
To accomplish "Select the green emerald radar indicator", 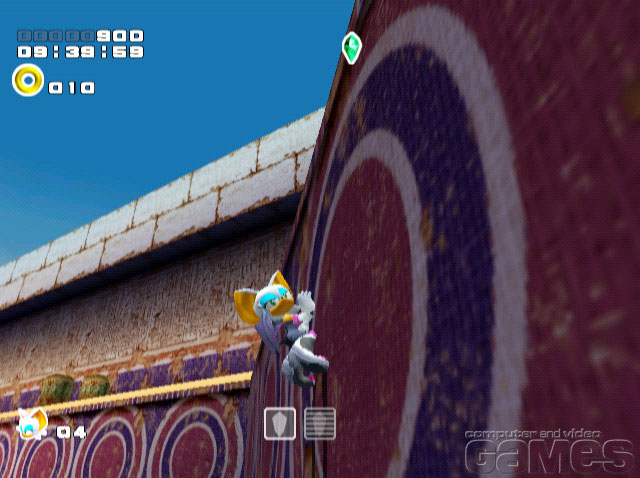I will (351, 46).
